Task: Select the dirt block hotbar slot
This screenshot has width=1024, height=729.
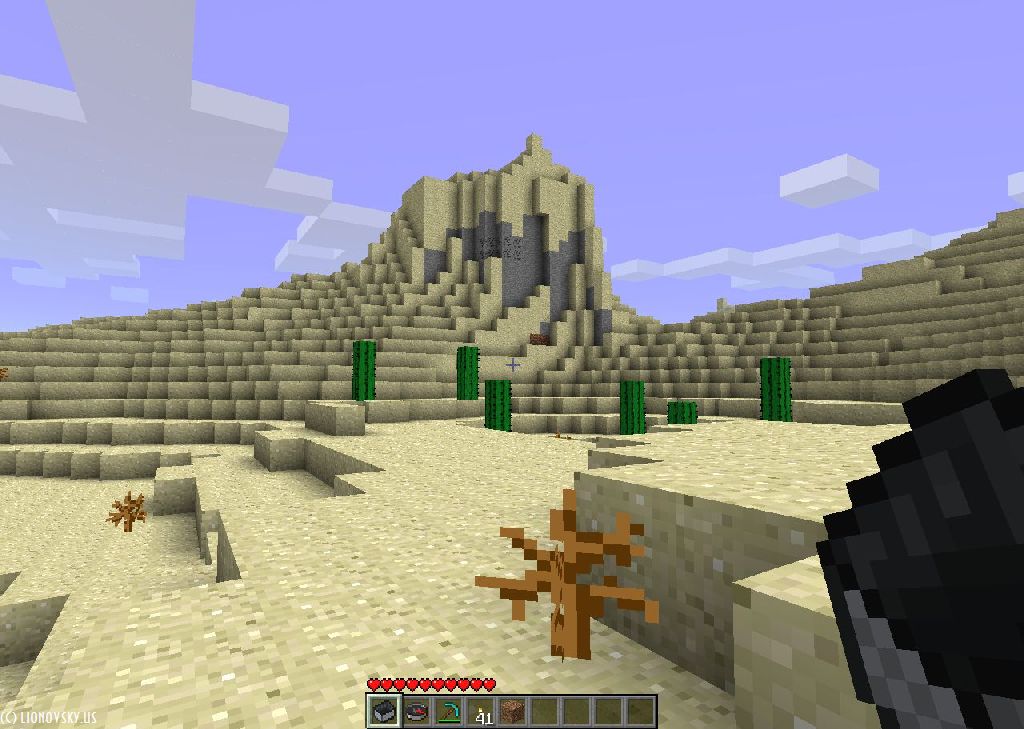Action: [513, 711]
